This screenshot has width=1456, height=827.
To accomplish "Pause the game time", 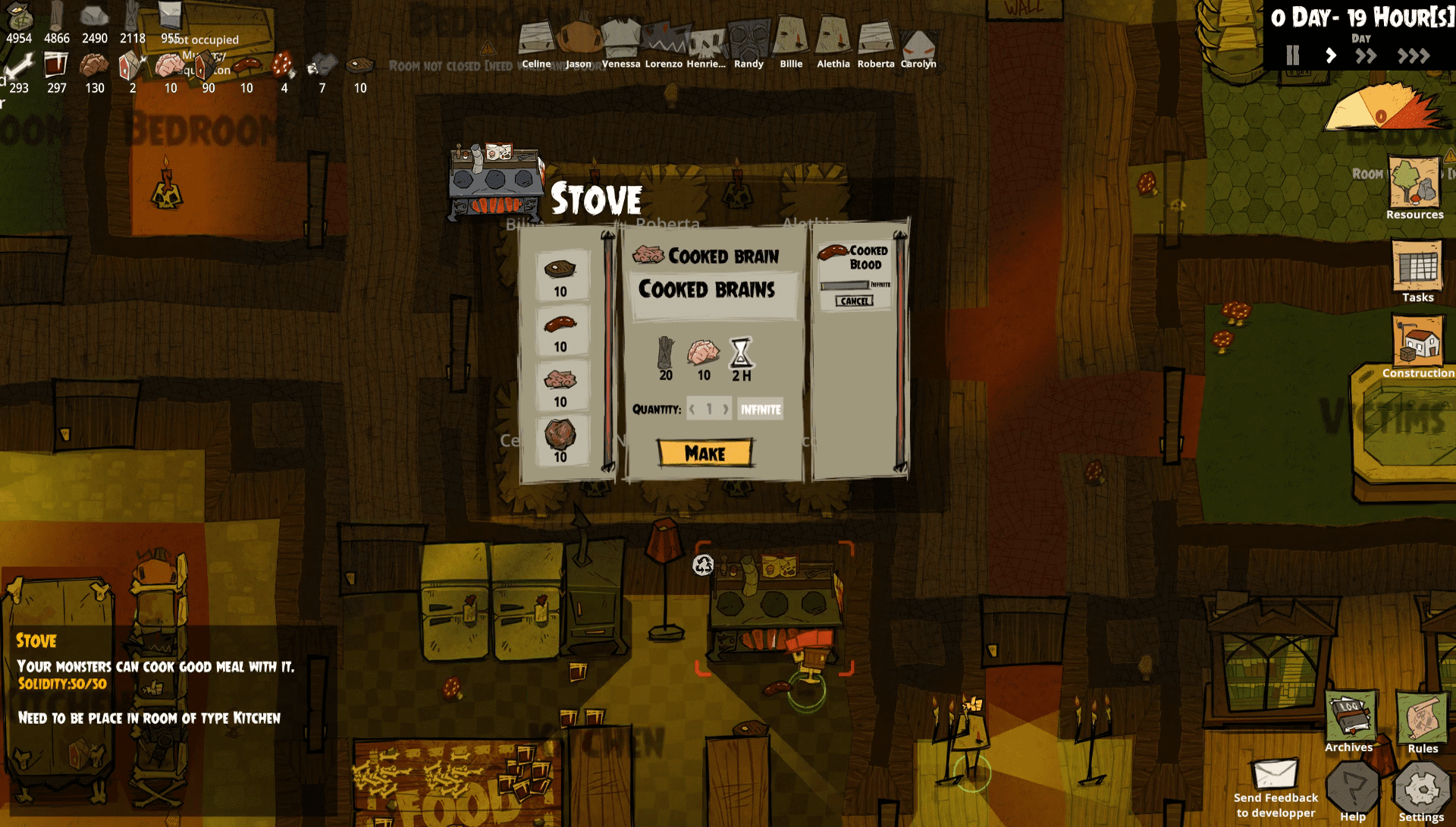I will (x=1293, y=55).
